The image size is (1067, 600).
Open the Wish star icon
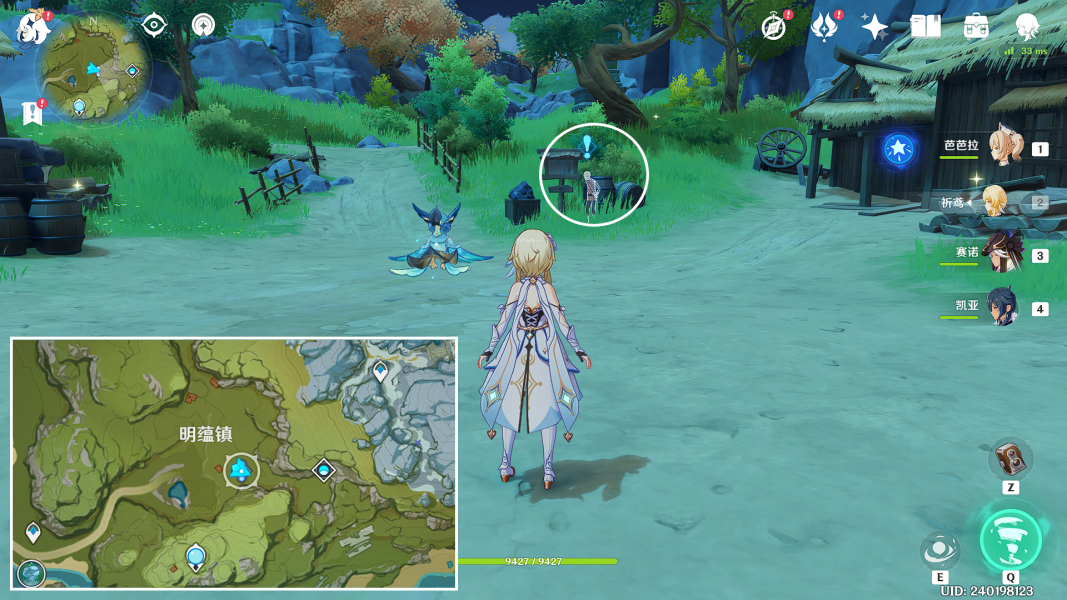874,27
